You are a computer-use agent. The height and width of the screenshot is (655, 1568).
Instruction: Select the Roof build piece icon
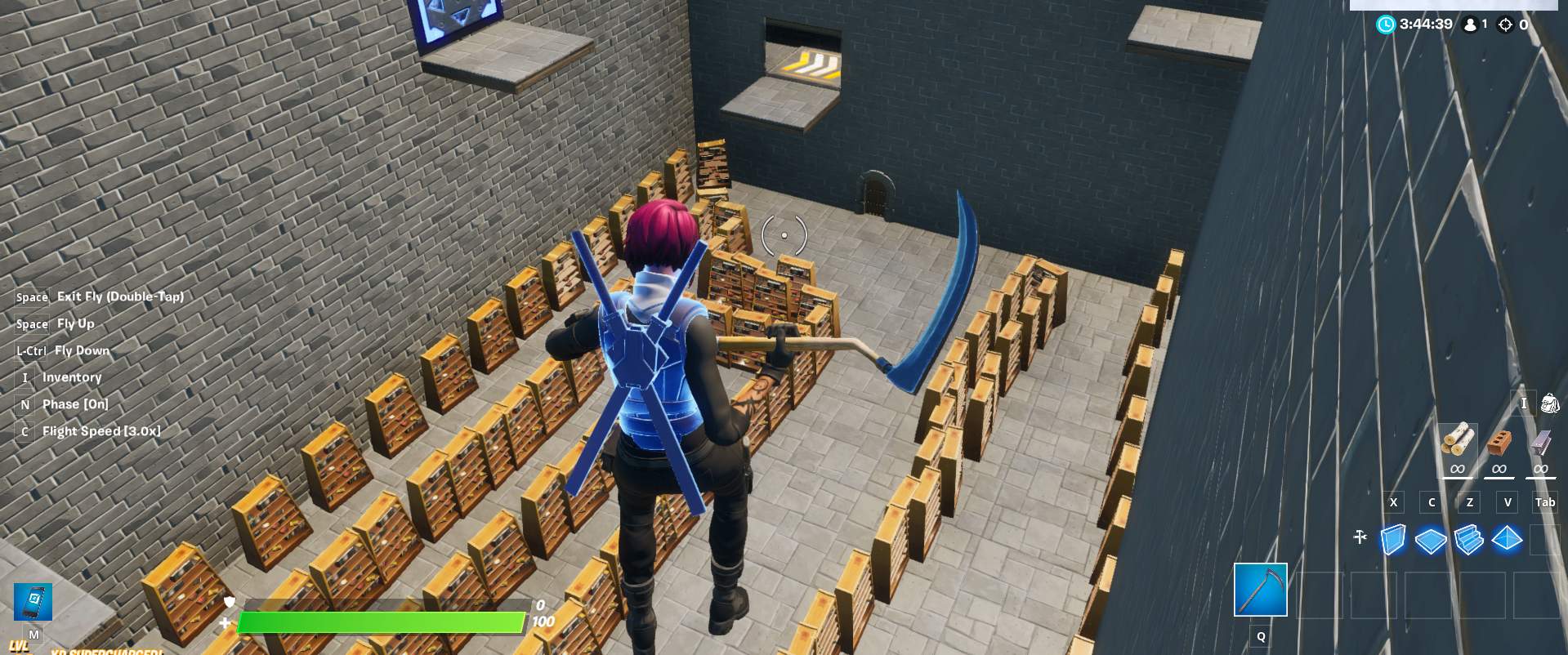pos(1507,538)
